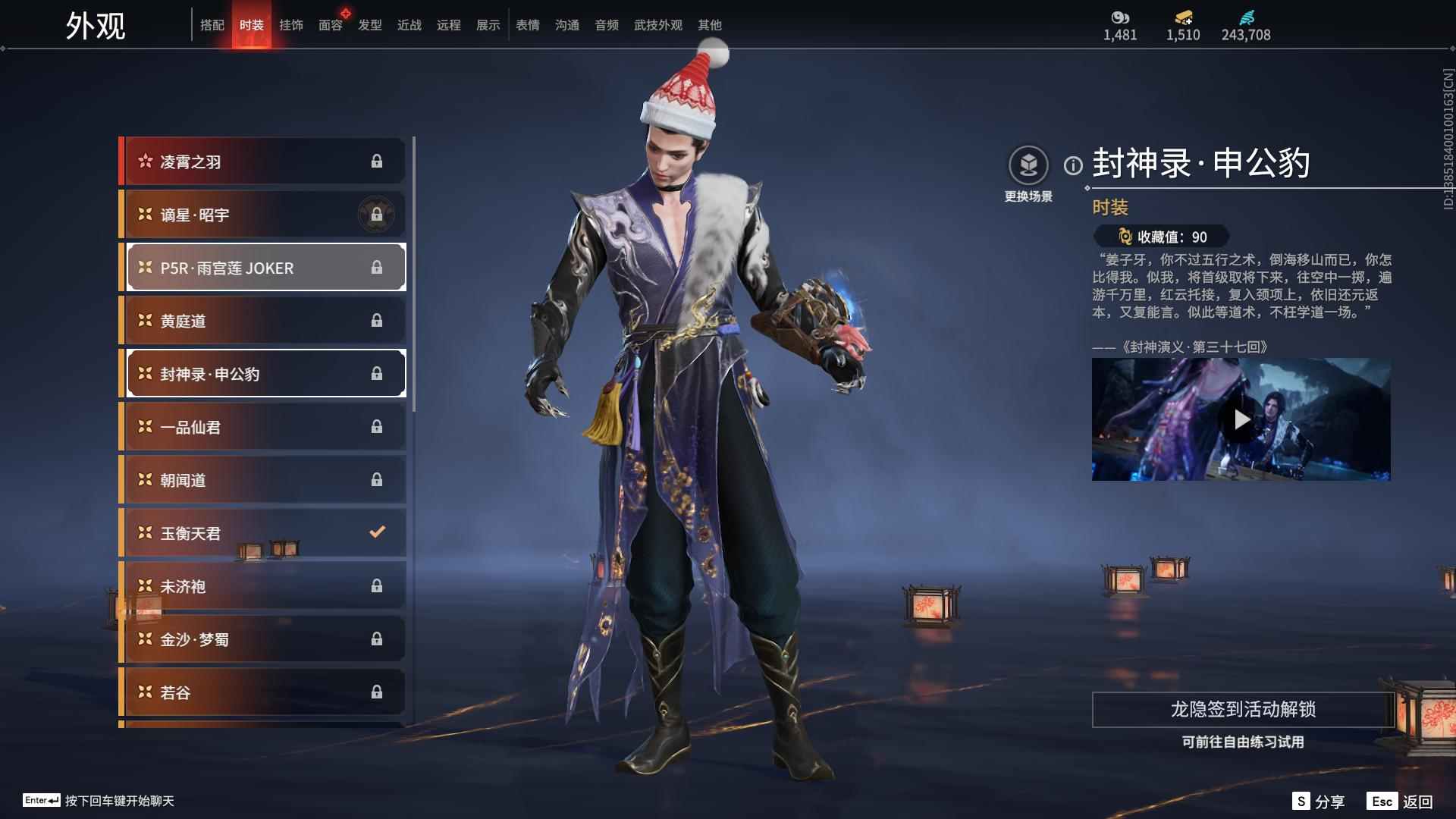Show outfit info via the info icon
The height and width of the screenshot is (819, 1456).
[x=1073, y=165]
